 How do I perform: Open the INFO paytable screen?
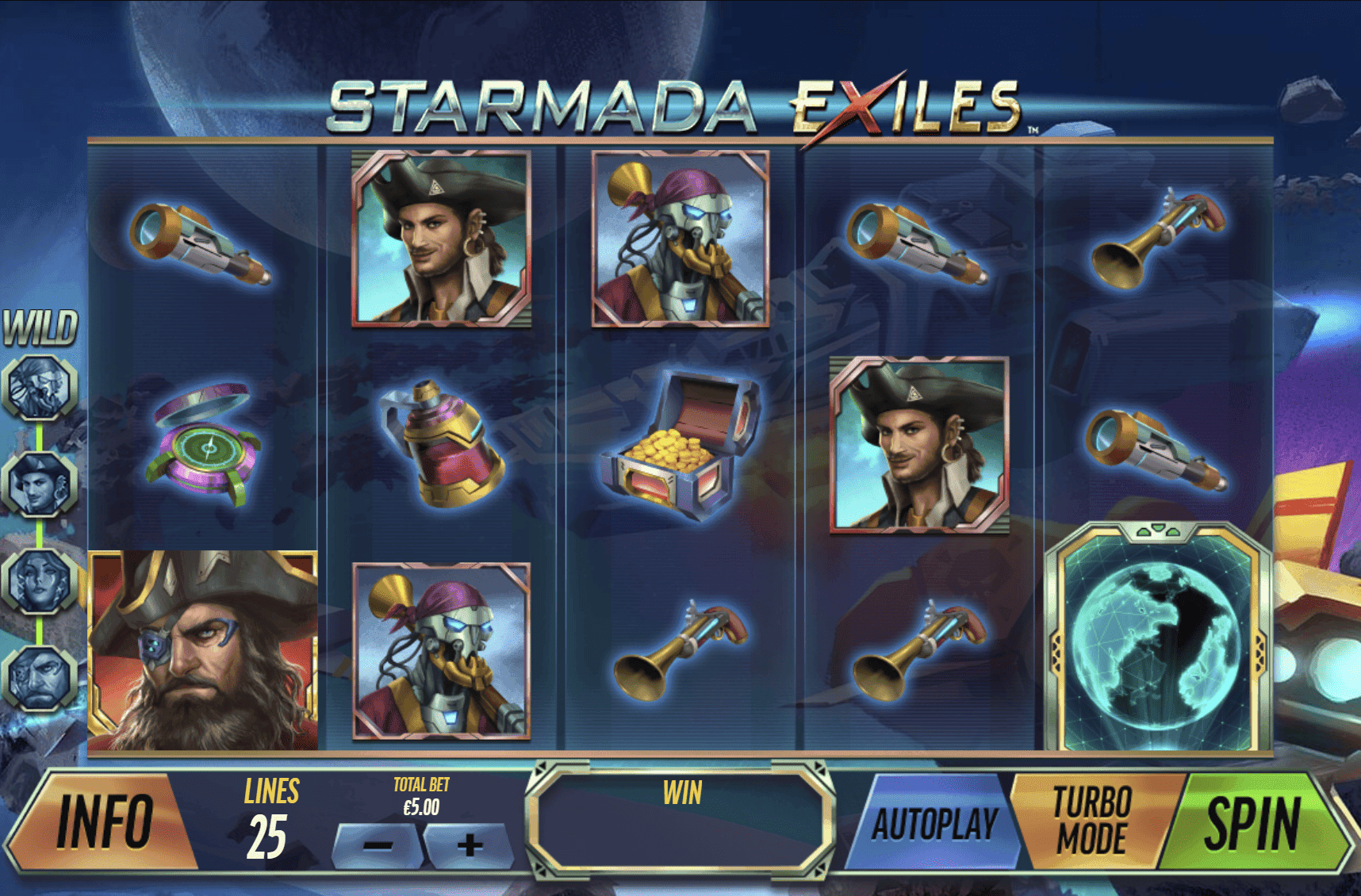coord(107,825)
